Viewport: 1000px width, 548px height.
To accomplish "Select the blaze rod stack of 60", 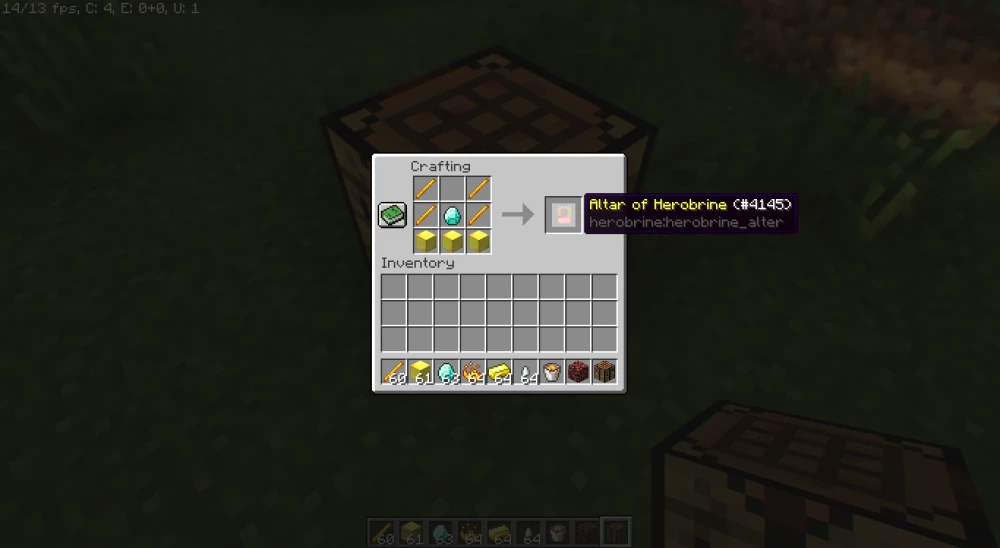I will [394, 373].
